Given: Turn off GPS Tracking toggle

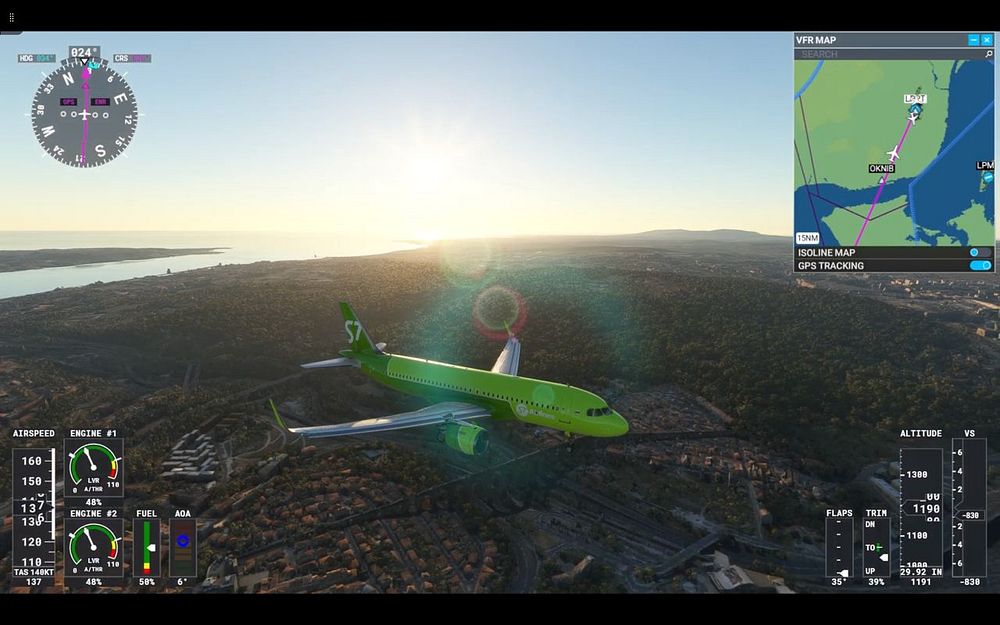Looking at the screenshot, I should pos(980,266).
